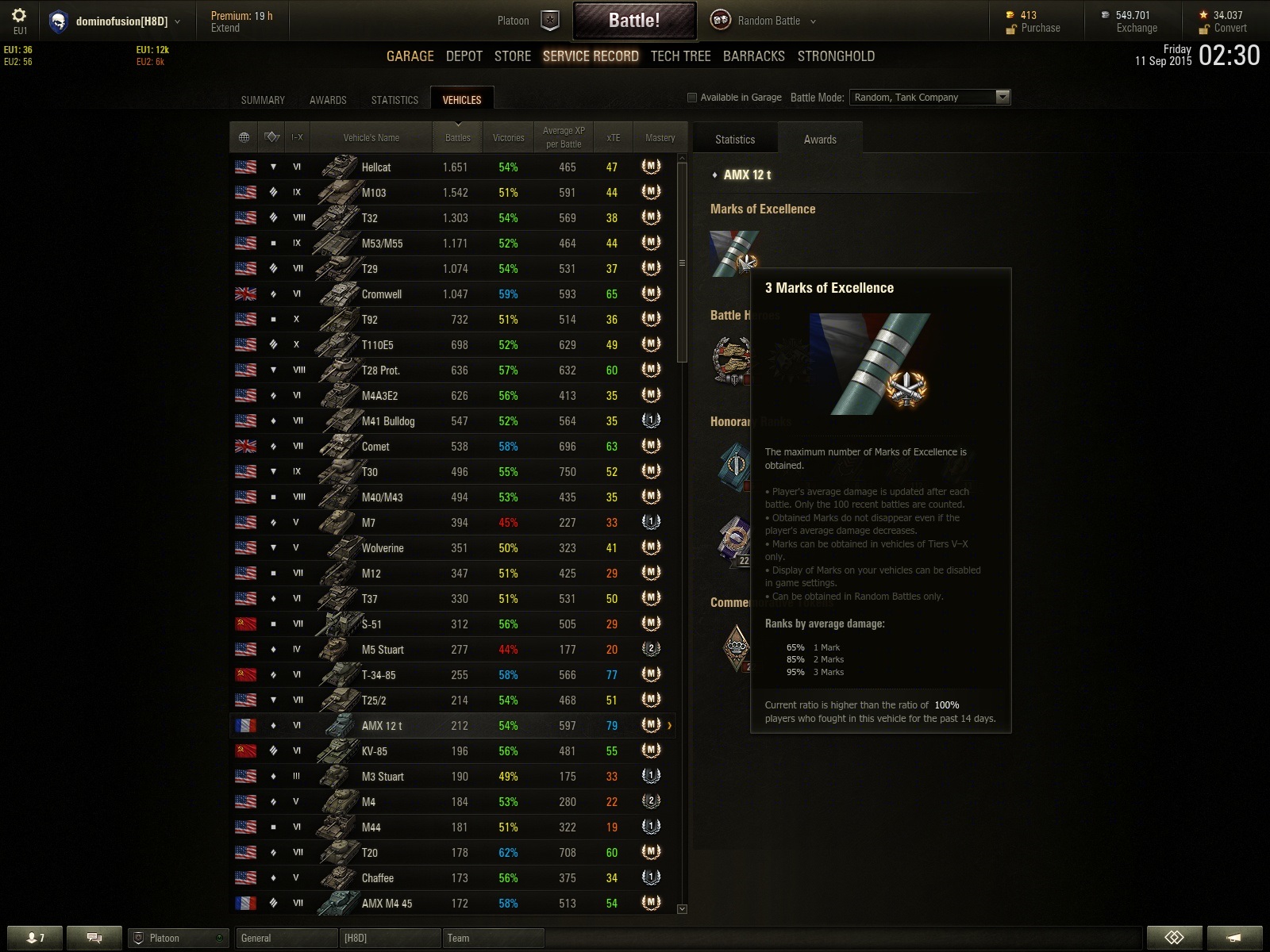Open the Stronghold screen
Image resolution: width=1270 pixels, height=952 pixels.
pyautogui.click(x=836, y=56)
